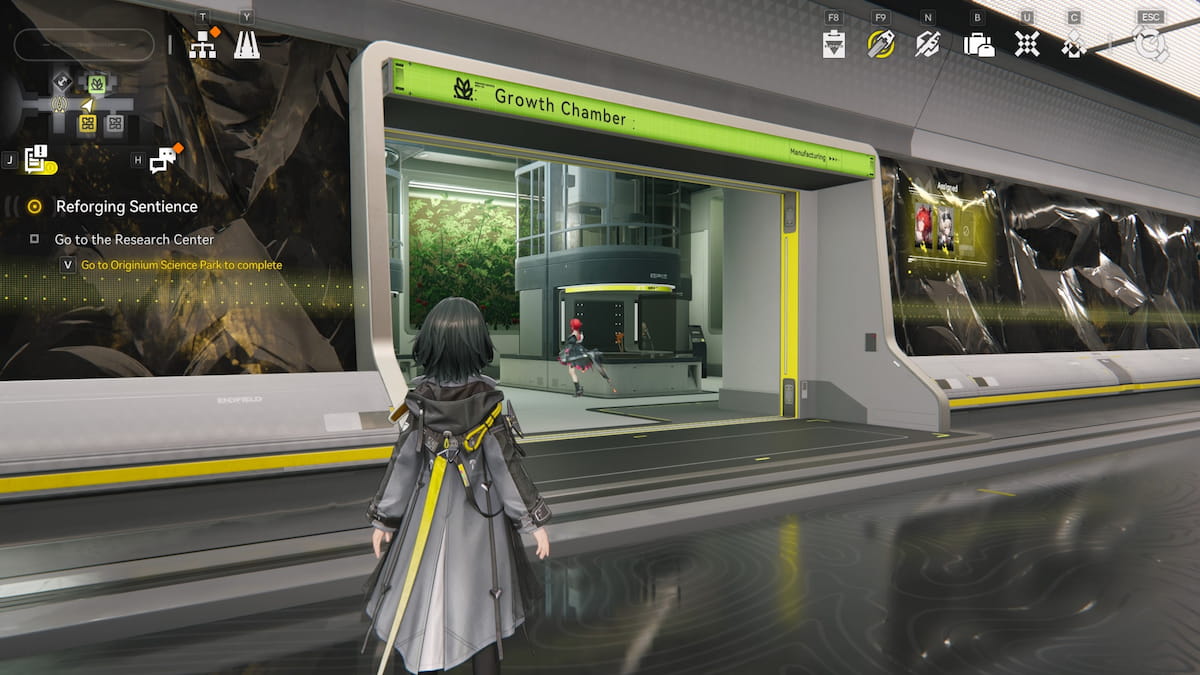
Task: Select the Reforging Sentience quest tracker
Action: pos(126,207)
